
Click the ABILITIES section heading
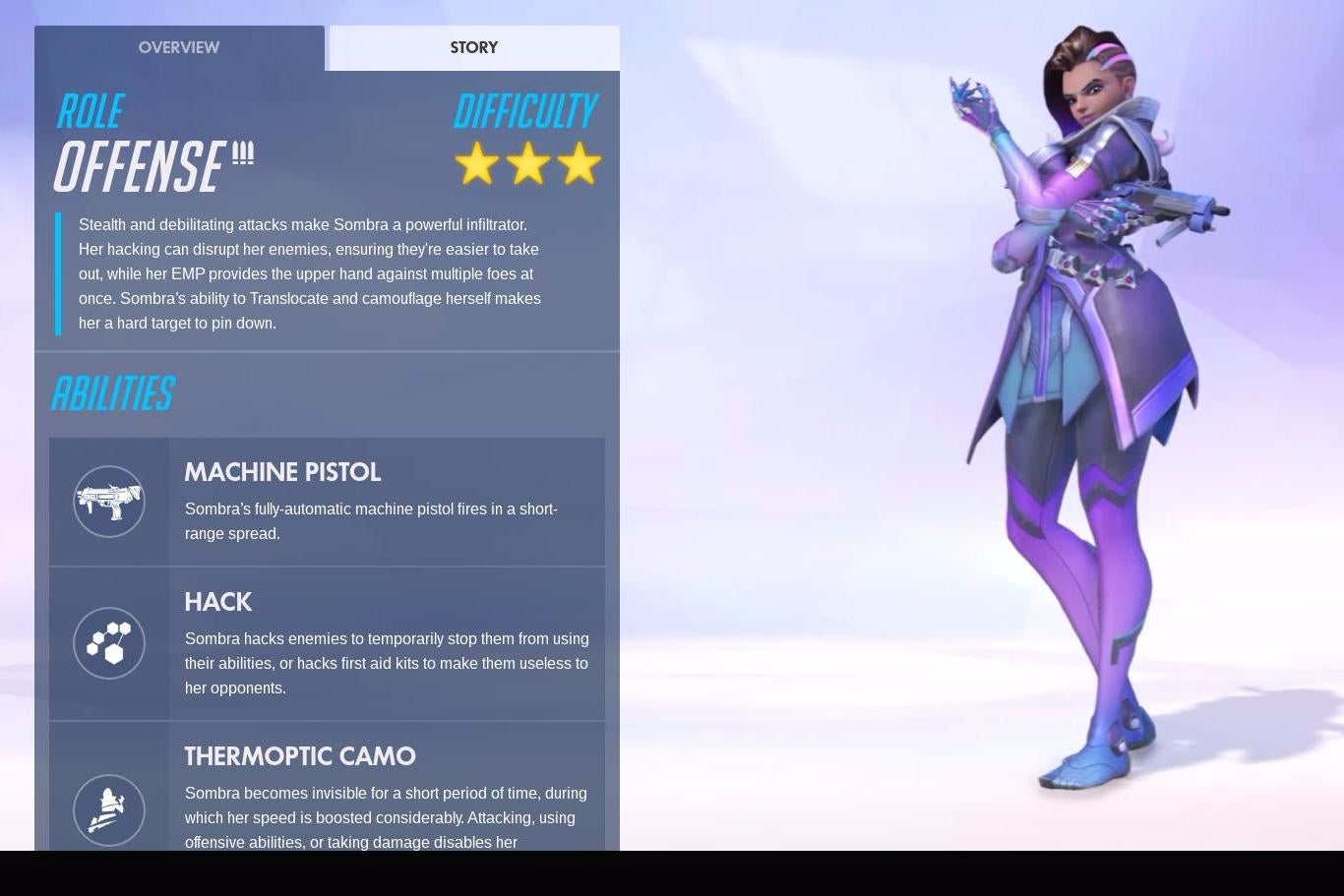click(112, 392)
